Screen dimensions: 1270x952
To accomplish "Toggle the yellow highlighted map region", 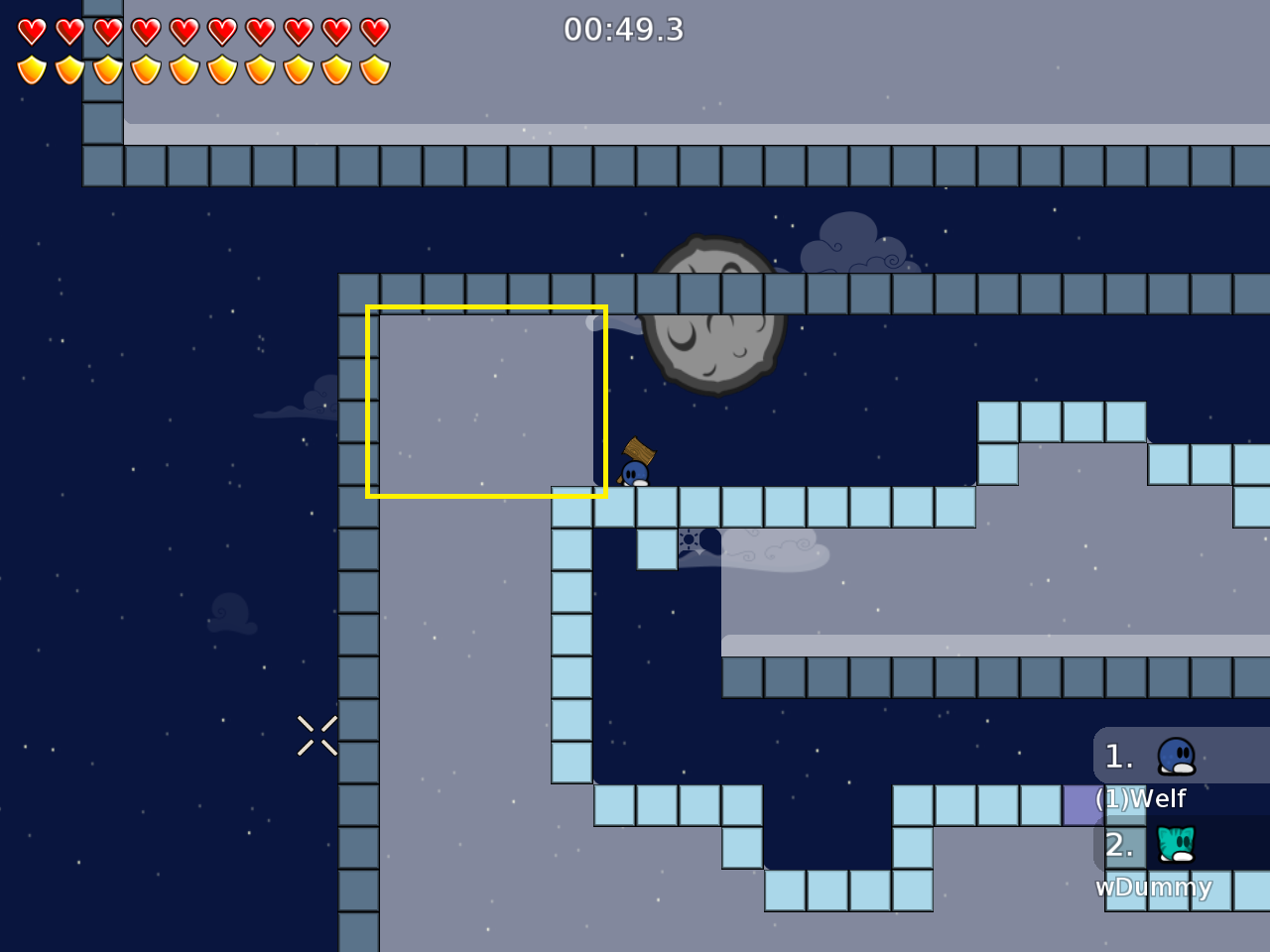I will click(486, 400).
